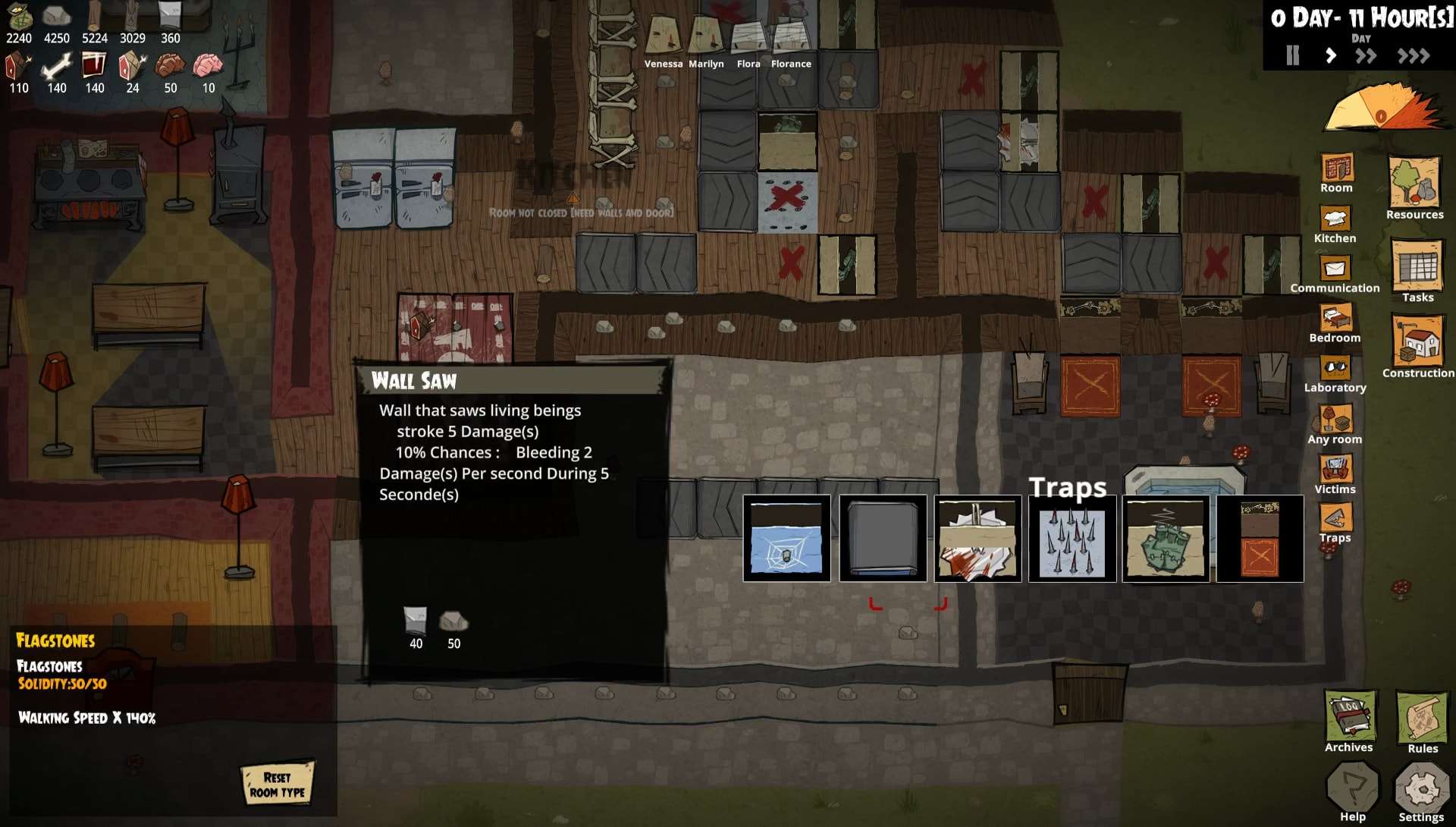Choose the floor spikes trap tile
The width and height of the screenshot is (1456, 827).
tap(1072, 539)
